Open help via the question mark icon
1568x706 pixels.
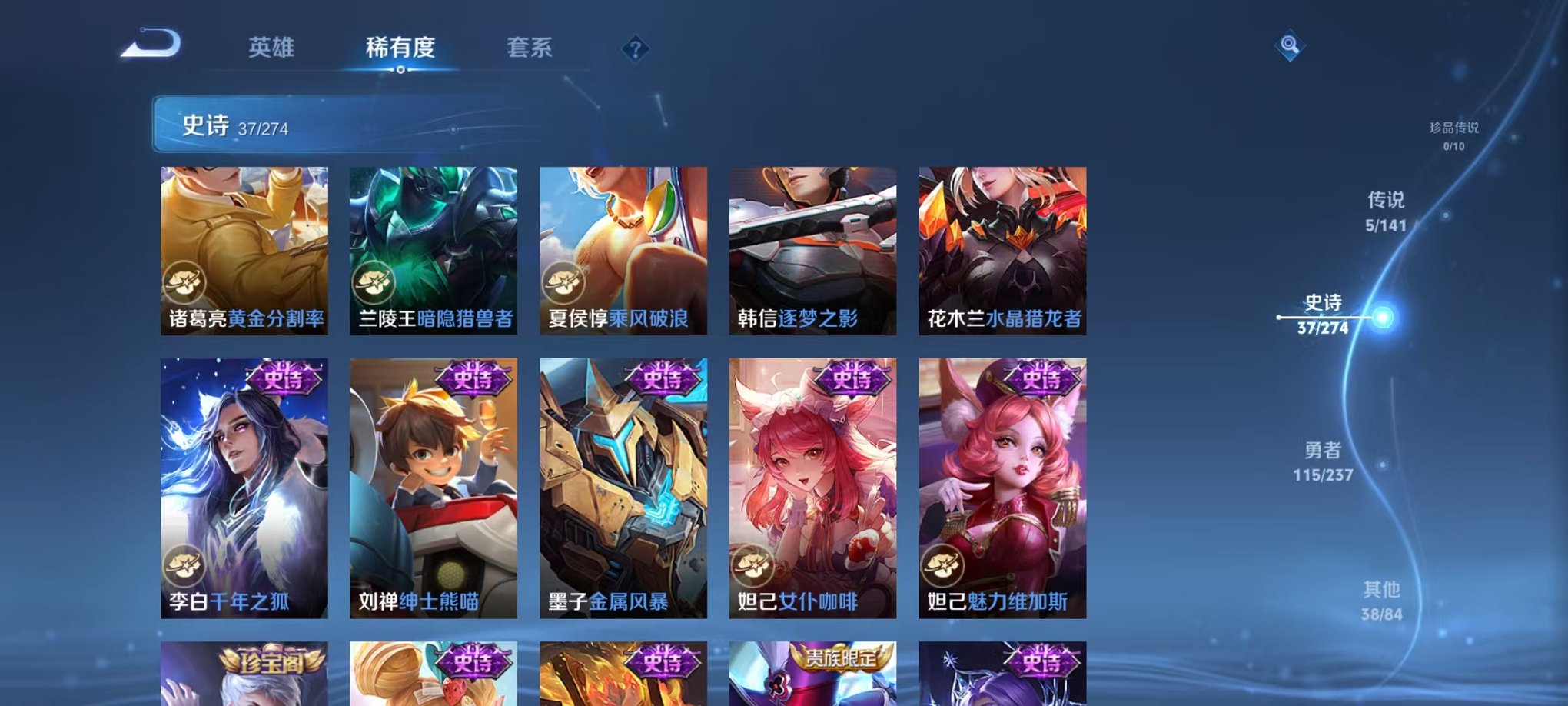[x=633, y=49]
